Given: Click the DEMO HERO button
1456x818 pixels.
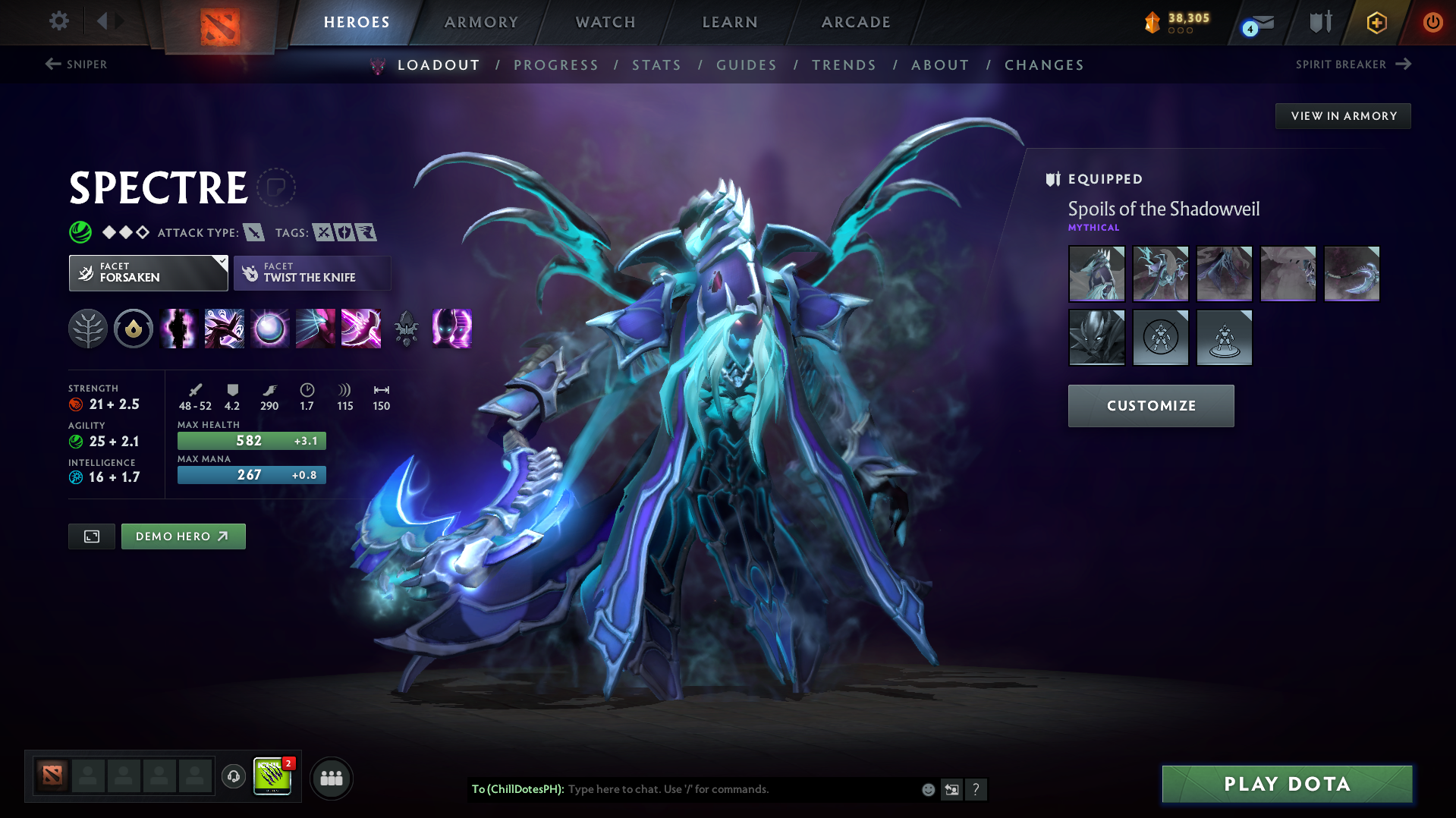Looking at the screenshot, I should 183,536.
